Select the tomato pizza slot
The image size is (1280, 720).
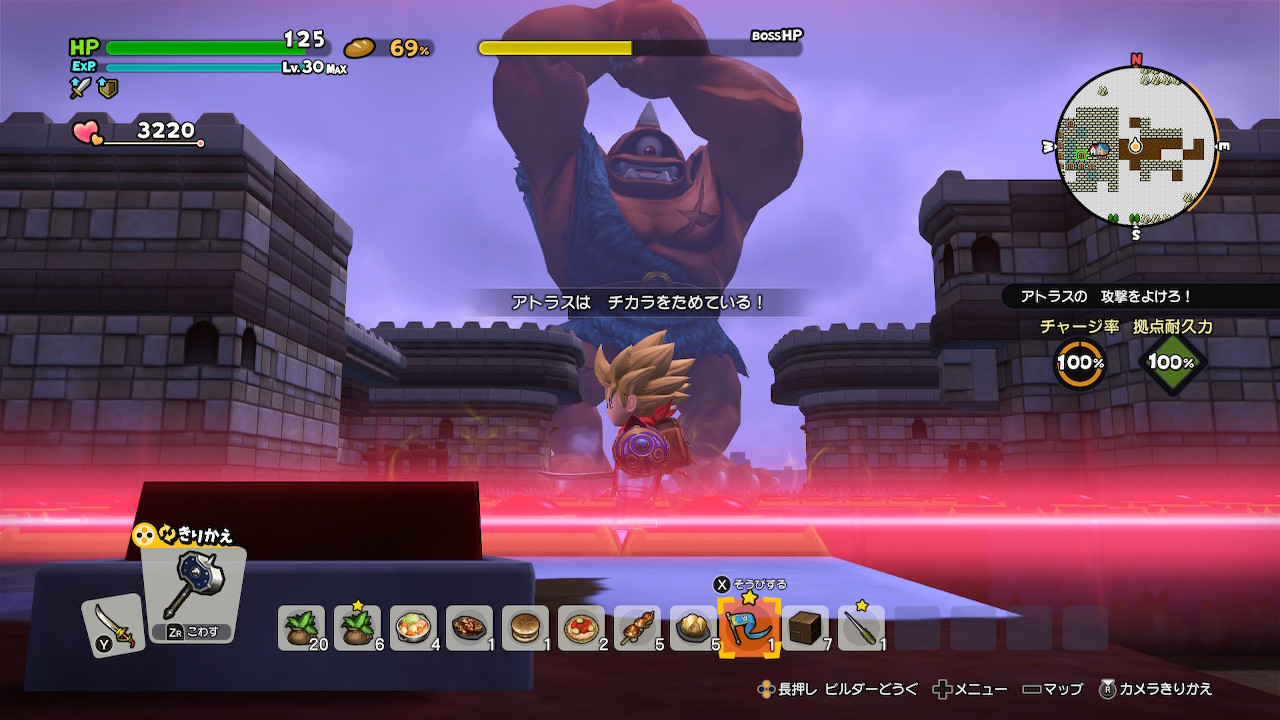tap(581, 628)
